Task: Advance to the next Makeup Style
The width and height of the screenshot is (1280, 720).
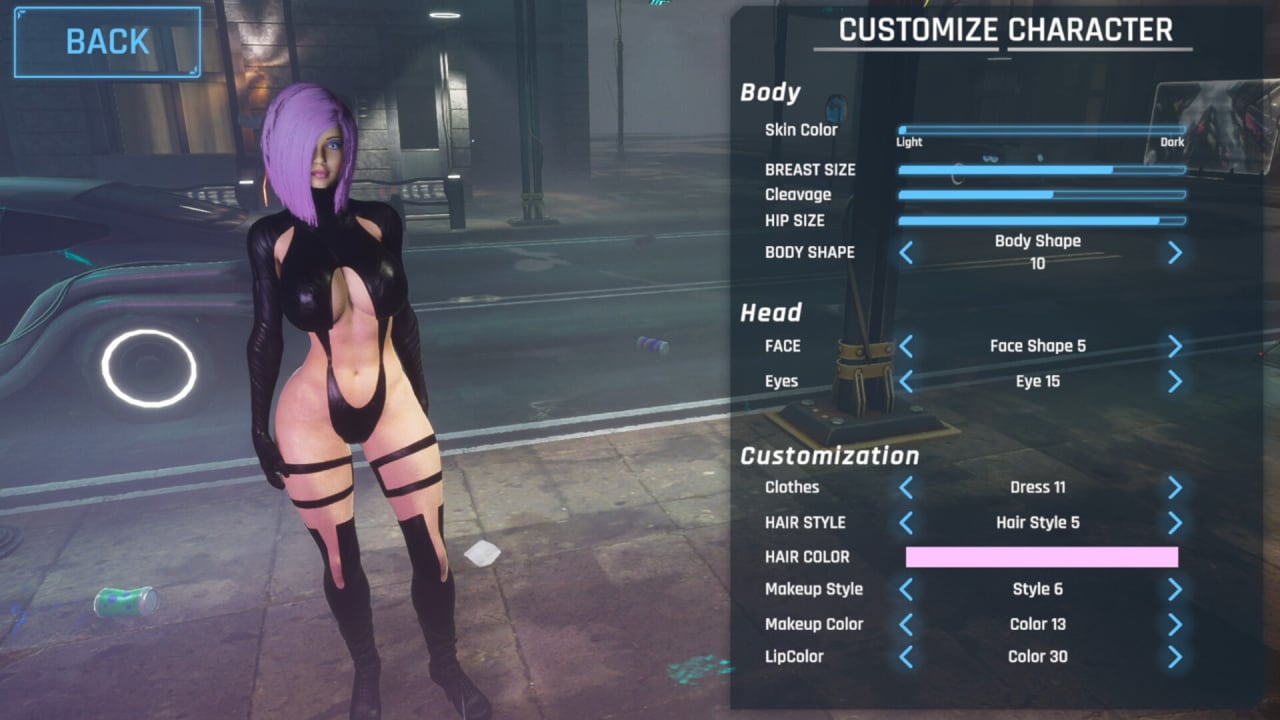Action: (x=1175, y=590)
